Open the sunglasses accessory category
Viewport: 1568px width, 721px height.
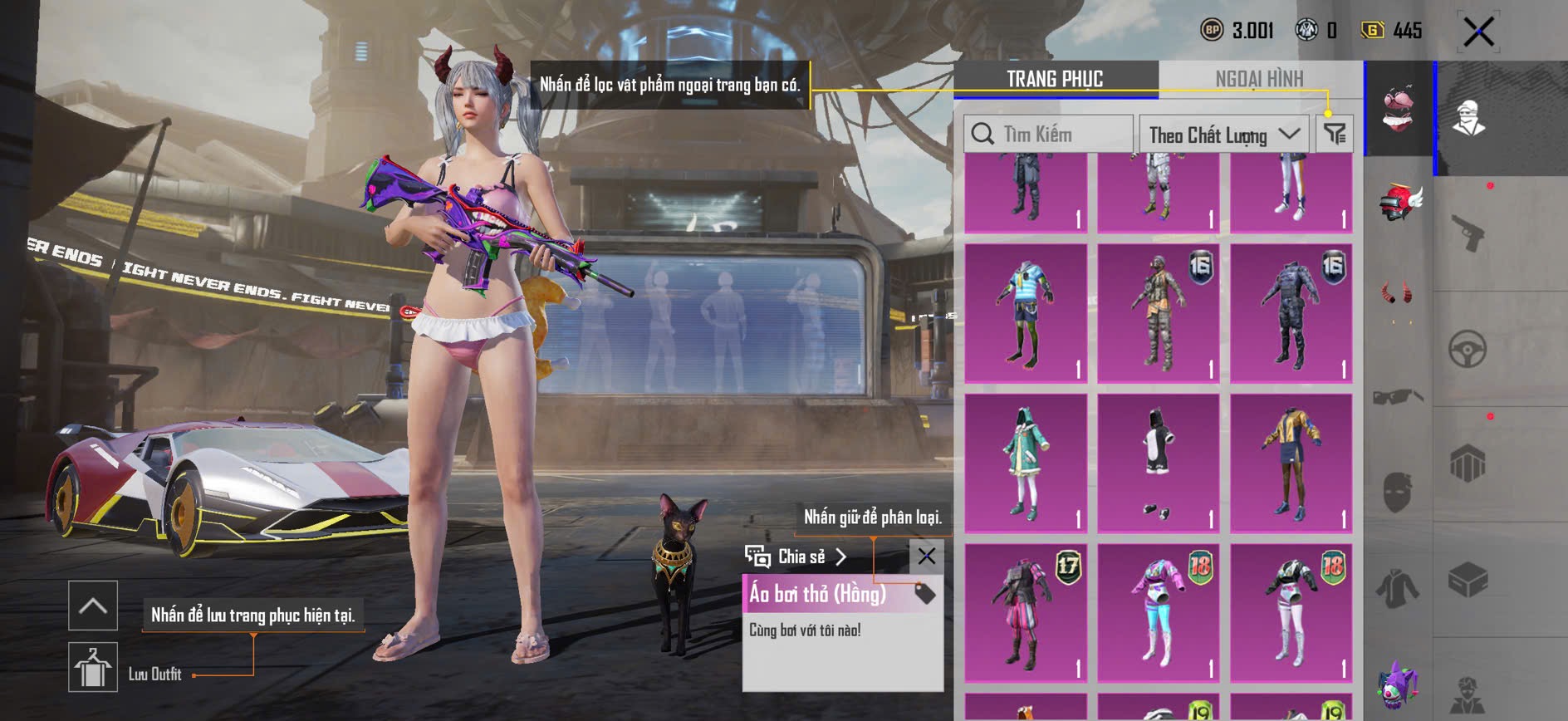tap(1398, 396)
